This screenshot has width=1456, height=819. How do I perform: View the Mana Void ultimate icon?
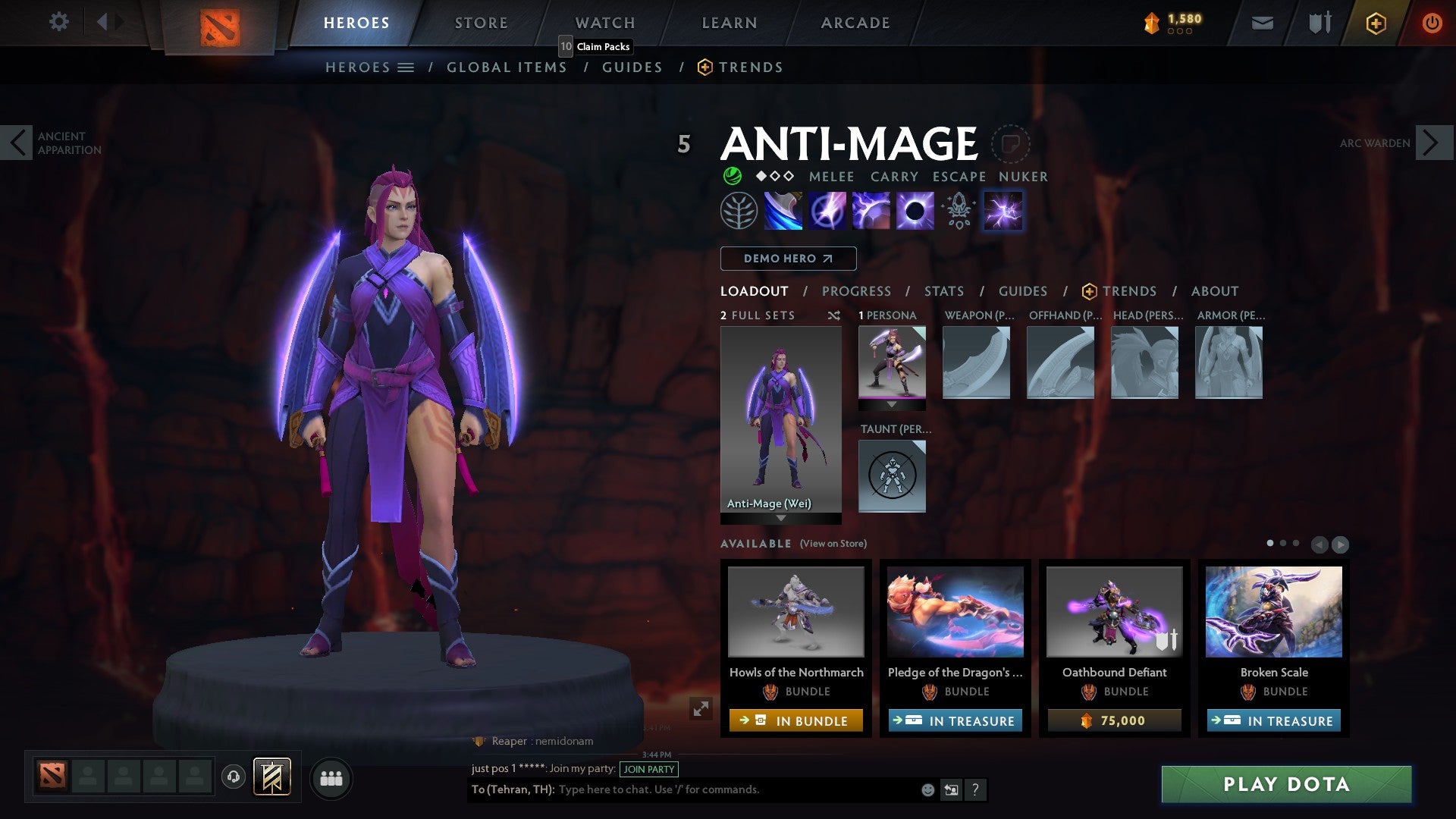[914, 210]
